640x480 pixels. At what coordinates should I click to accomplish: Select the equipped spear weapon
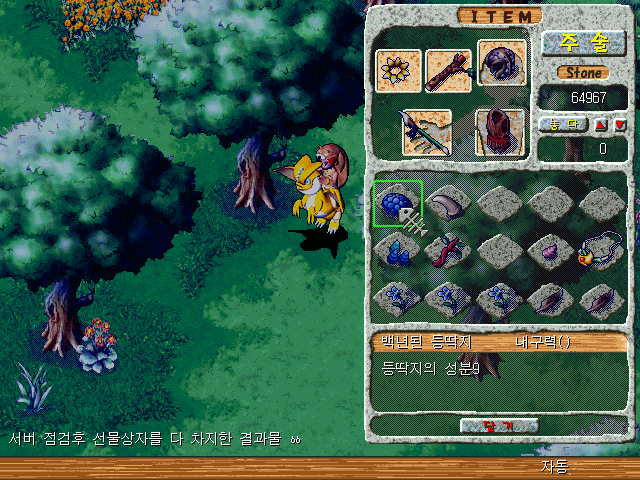point(425,132)
